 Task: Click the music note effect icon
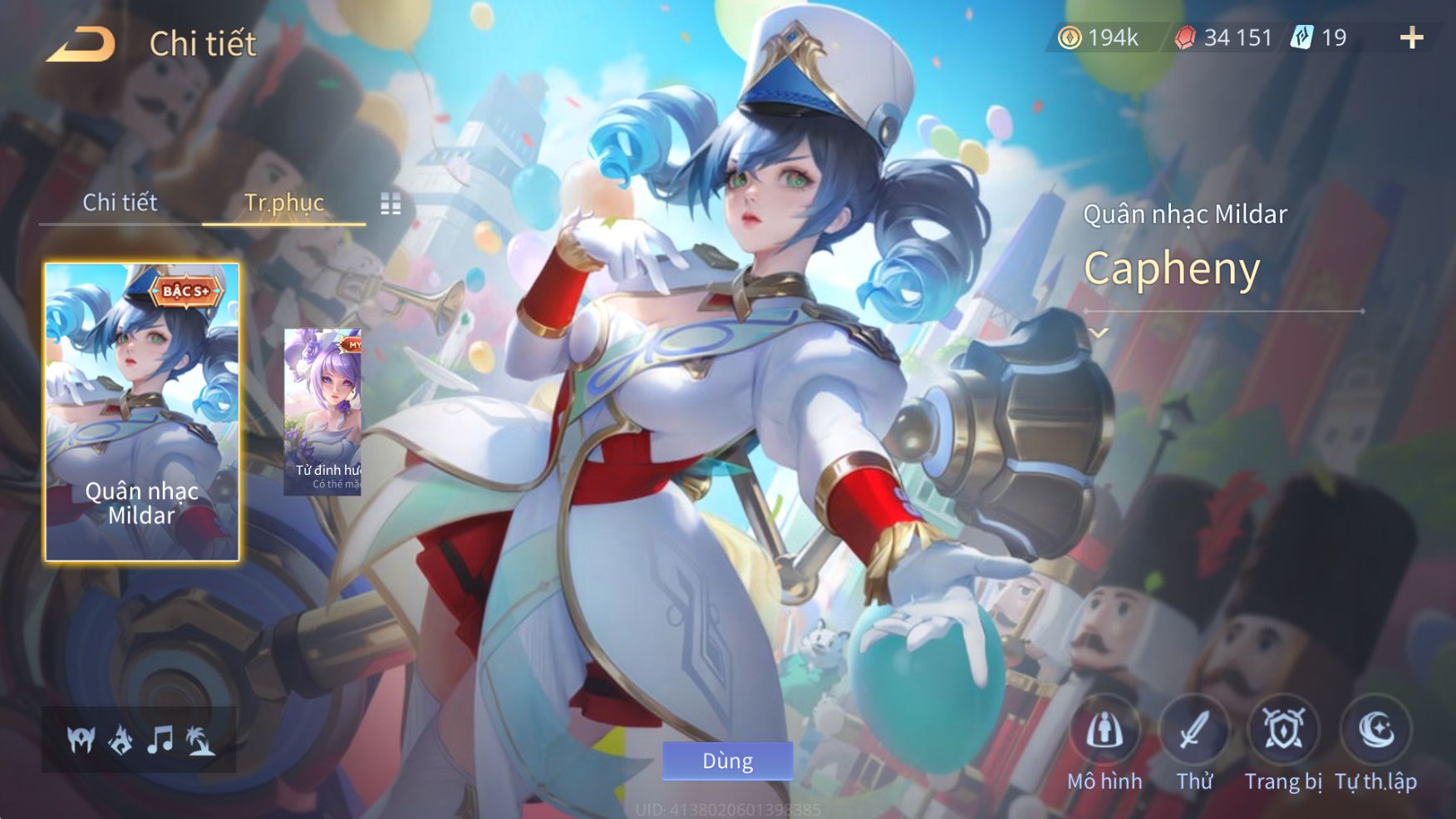160,739
